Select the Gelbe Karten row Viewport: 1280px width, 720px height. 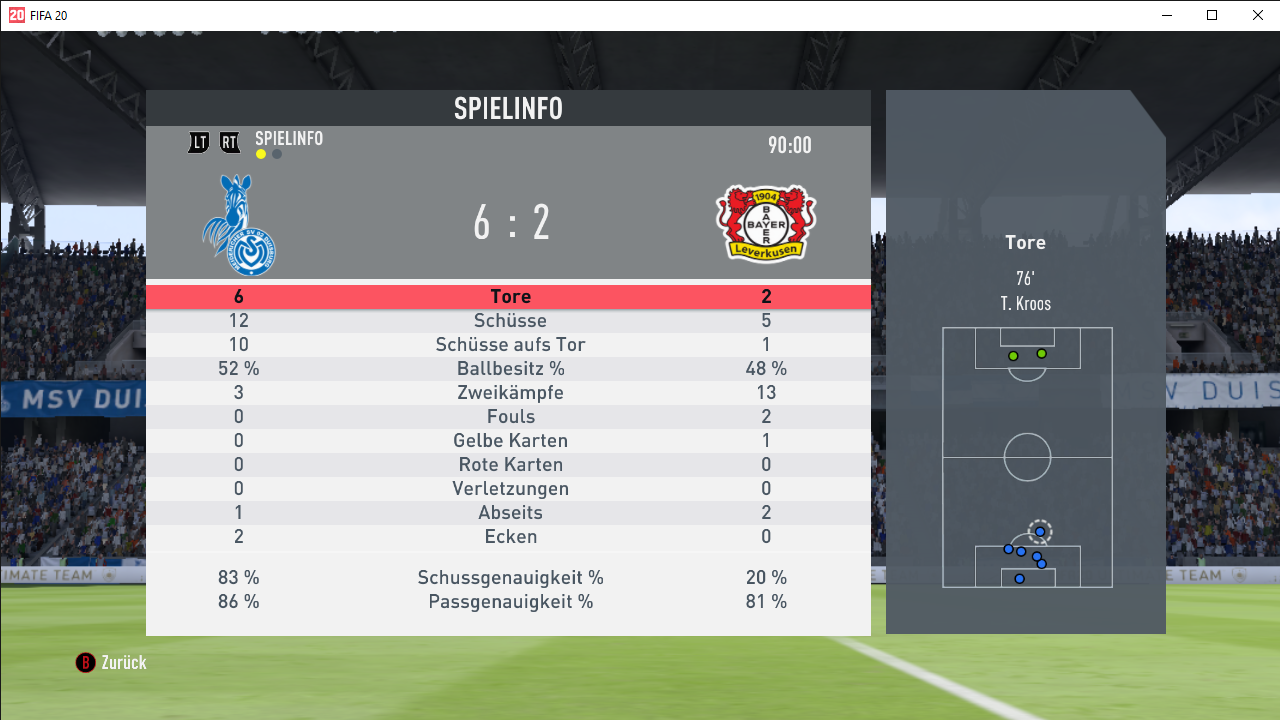510,441
